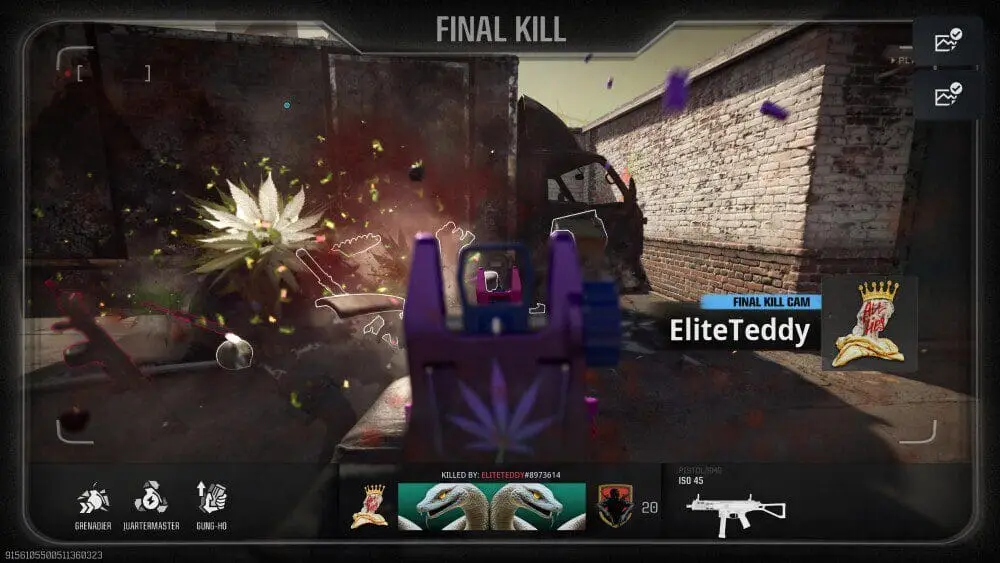Choose the Gung-Ho perk icon
This screenshot has width=1000, height=563.
212,498
